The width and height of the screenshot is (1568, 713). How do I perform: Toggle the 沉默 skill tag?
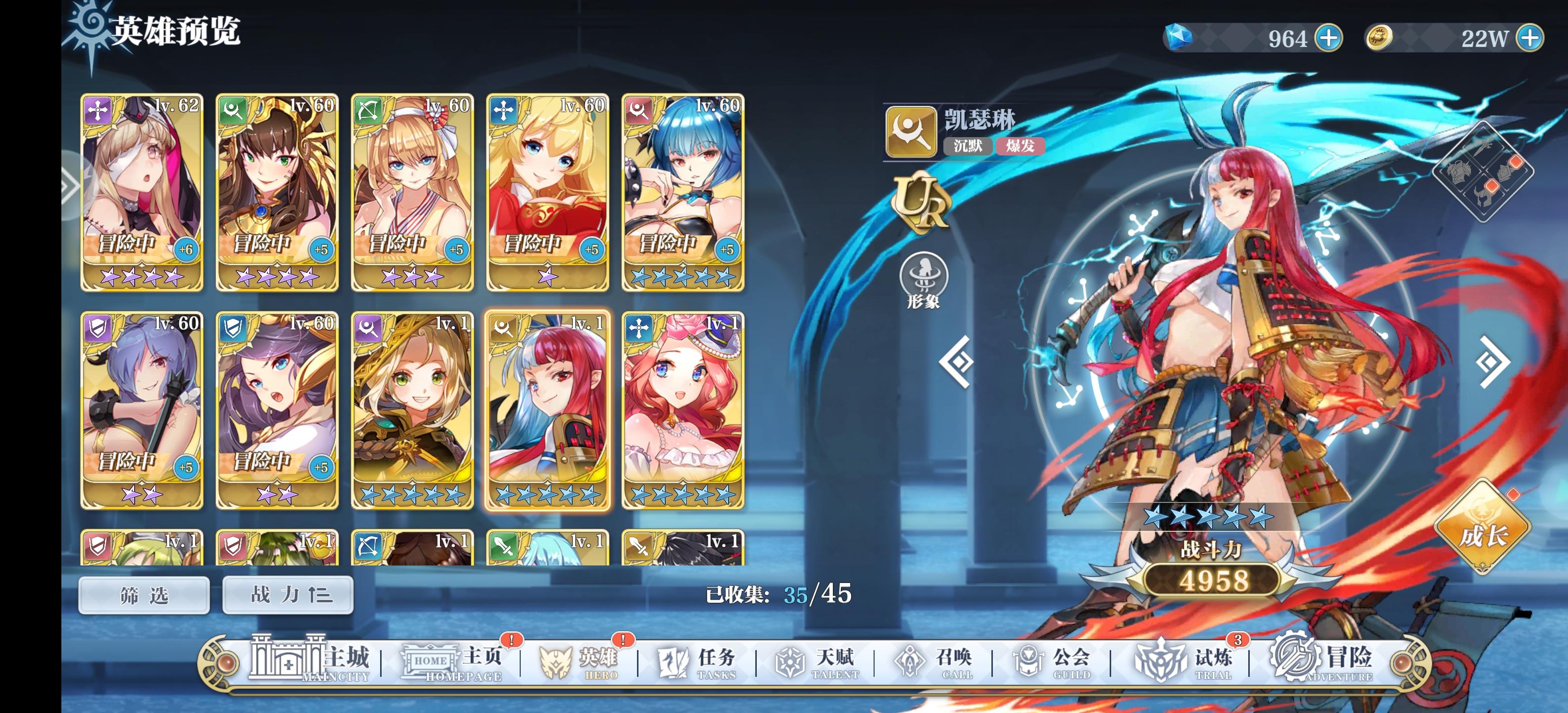(970, 147)
